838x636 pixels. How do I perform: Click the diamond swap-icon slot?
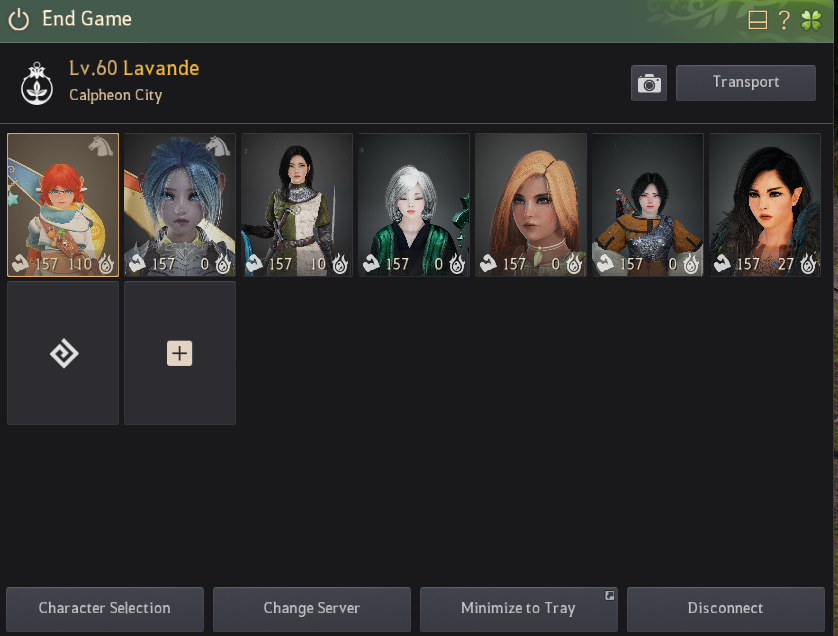tap(63, 353)
